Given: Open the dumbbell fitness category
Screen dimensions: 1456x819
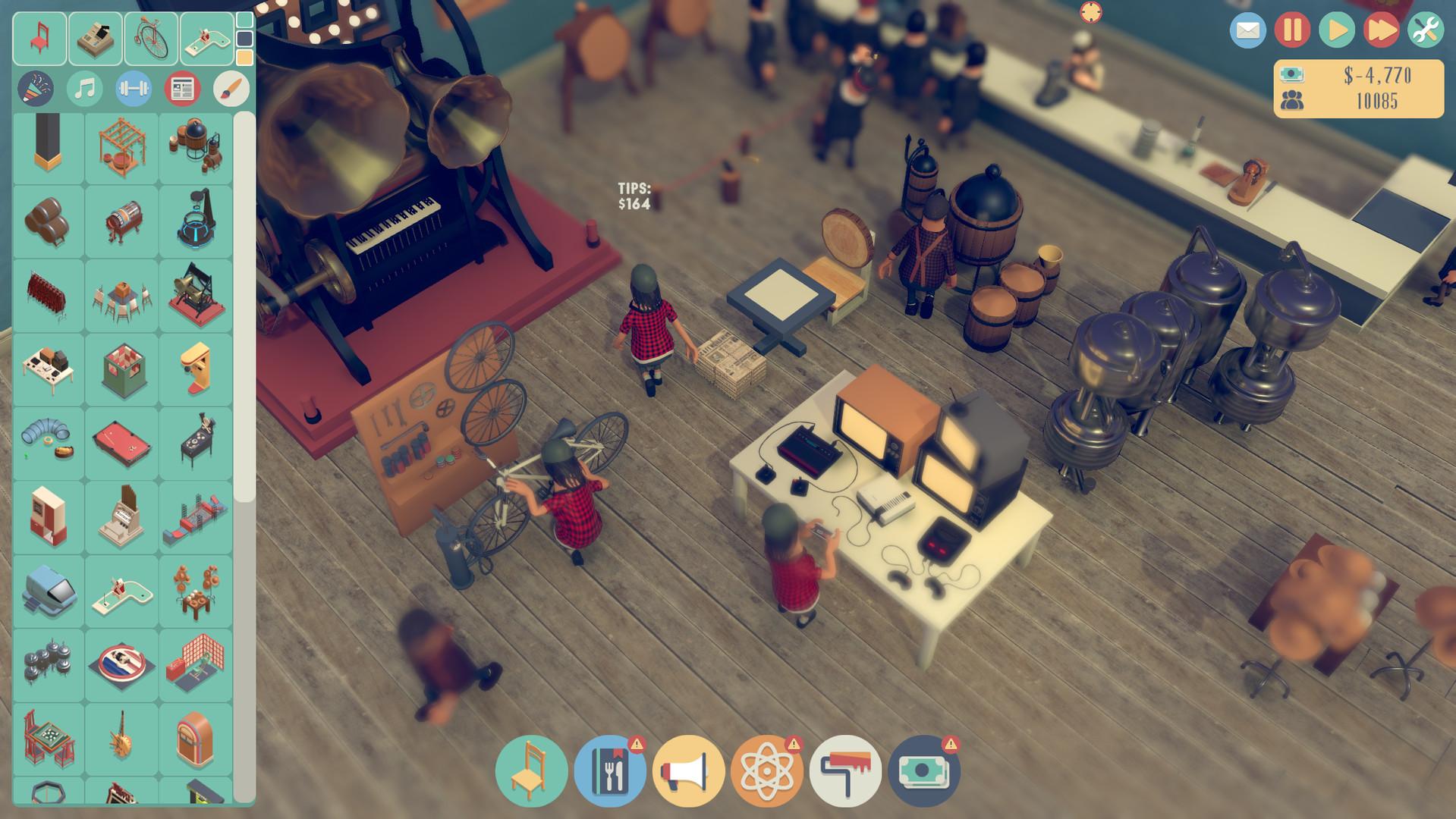Looking at the screenshot, I should (133, 88).
